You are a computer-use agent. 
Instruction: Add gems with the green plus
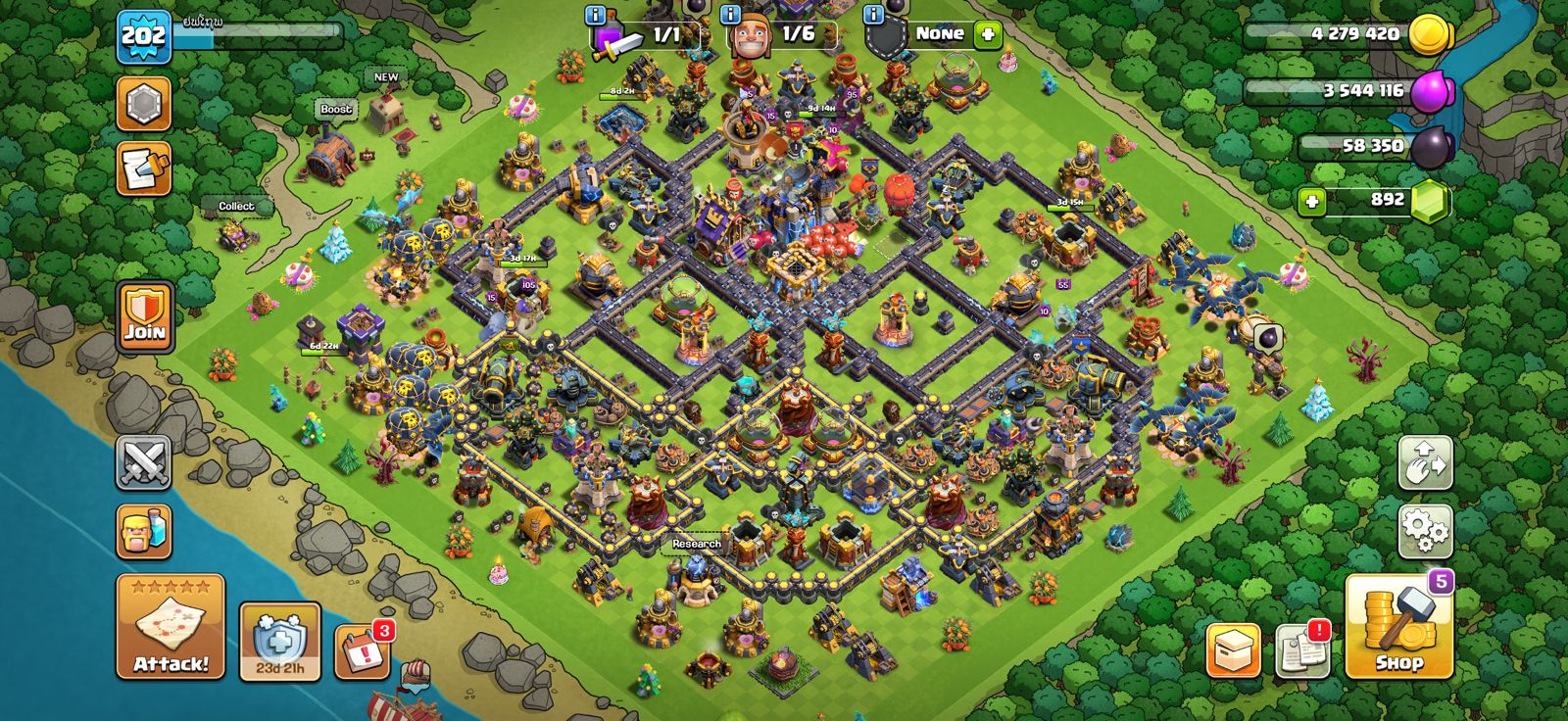coord(1311,202)
